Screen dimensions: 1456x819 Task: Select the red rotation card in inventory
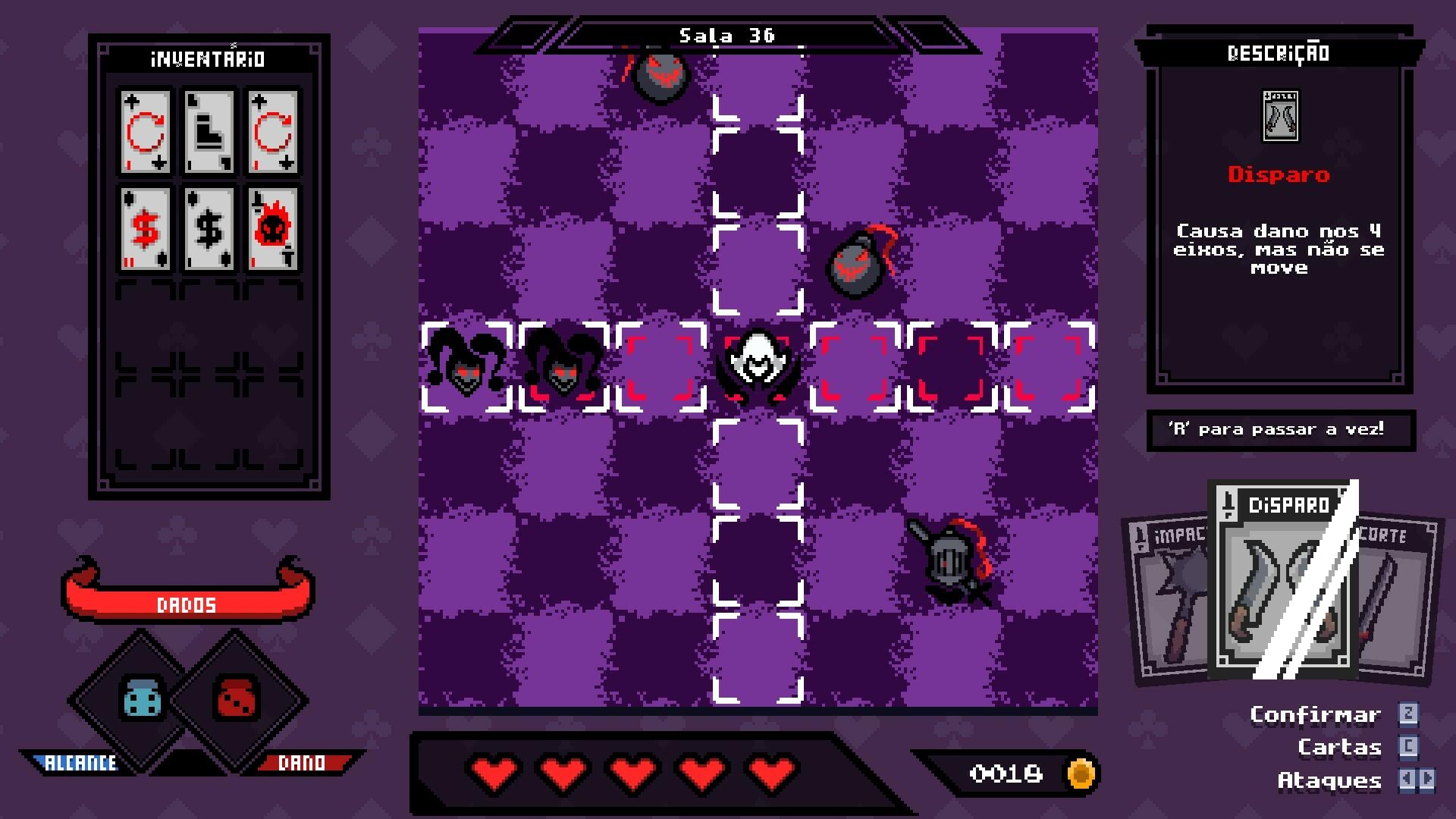(144, 133)
